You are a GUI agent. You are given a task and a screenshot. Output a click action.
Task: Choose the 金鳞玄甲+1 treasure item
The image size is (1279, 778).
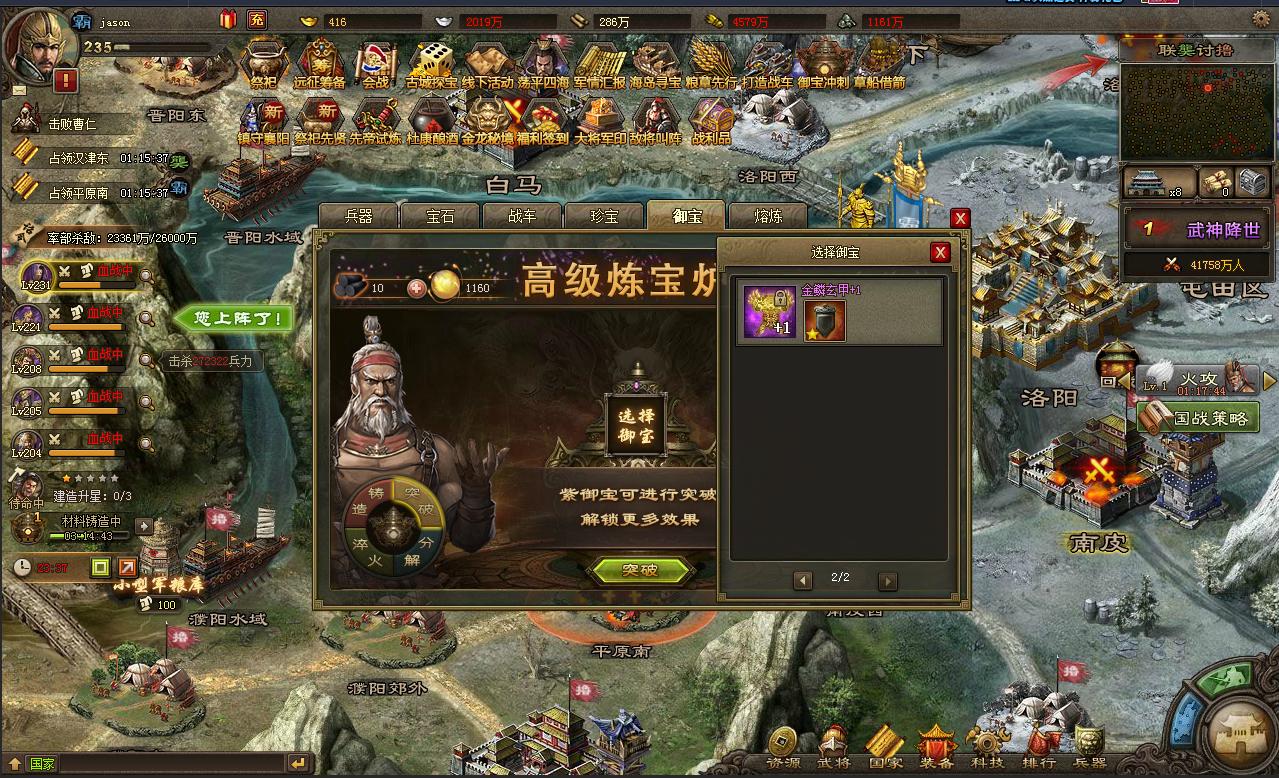770,312
